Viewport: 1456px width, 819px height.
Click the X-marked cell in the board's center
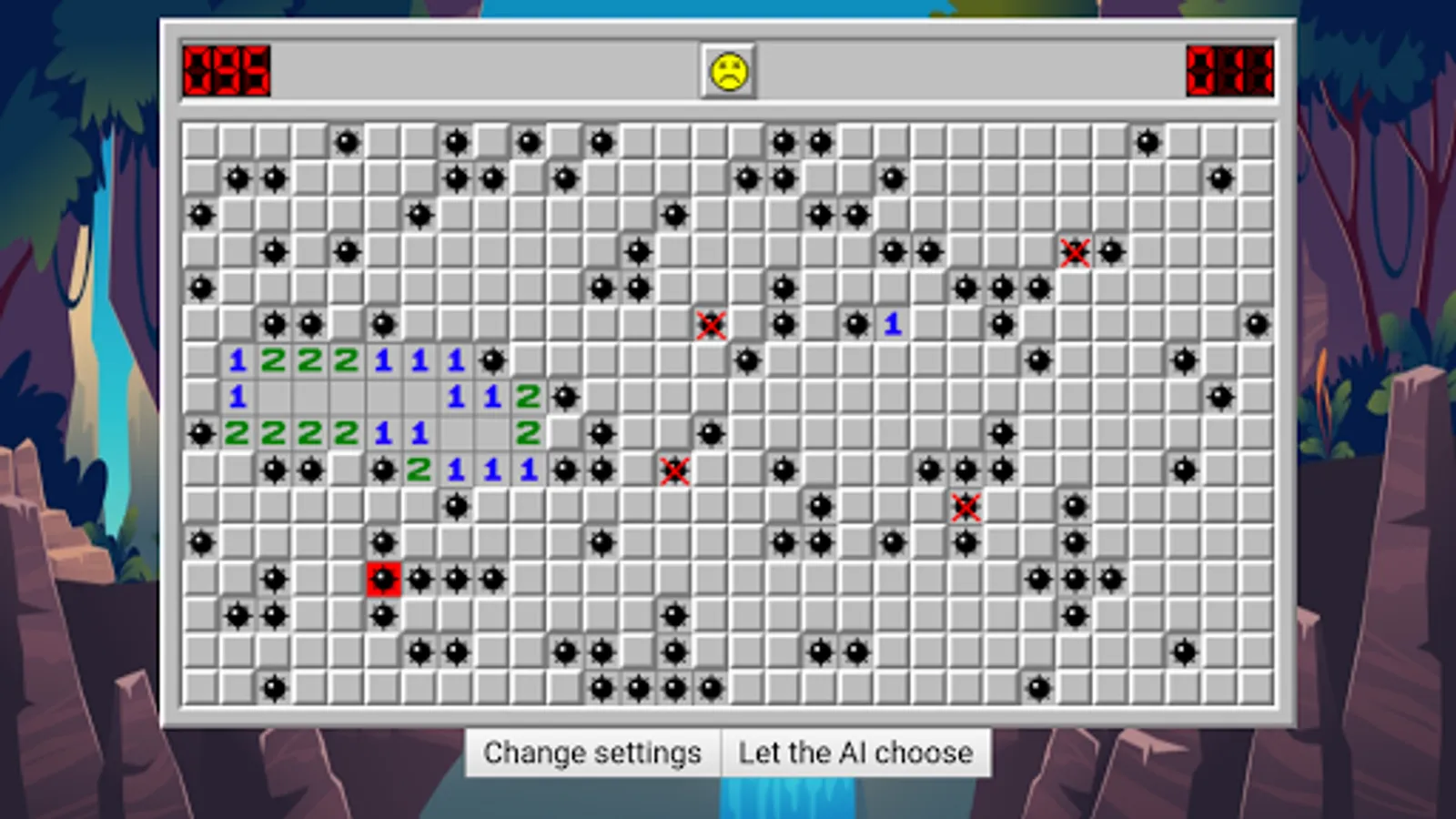click(712, 325)
